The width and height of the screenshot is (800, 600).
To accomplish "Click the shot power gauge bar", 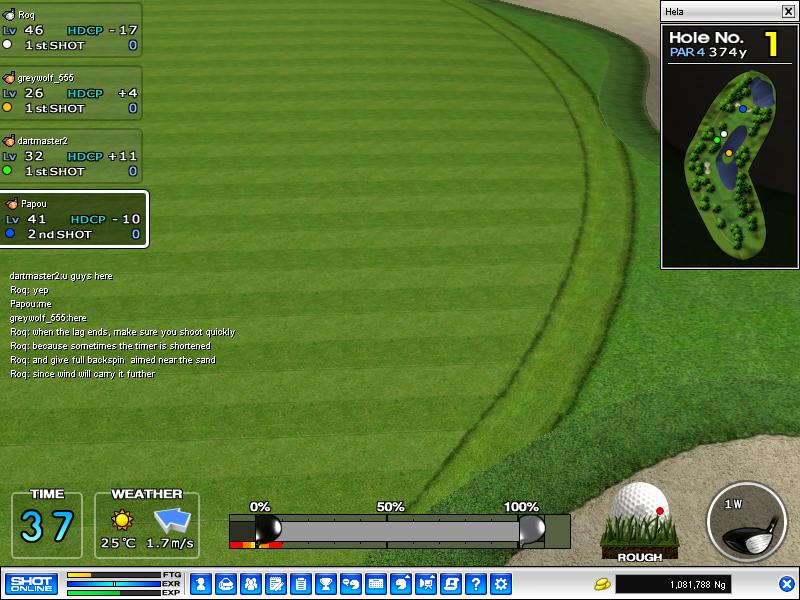I will (x=400, y=530).
